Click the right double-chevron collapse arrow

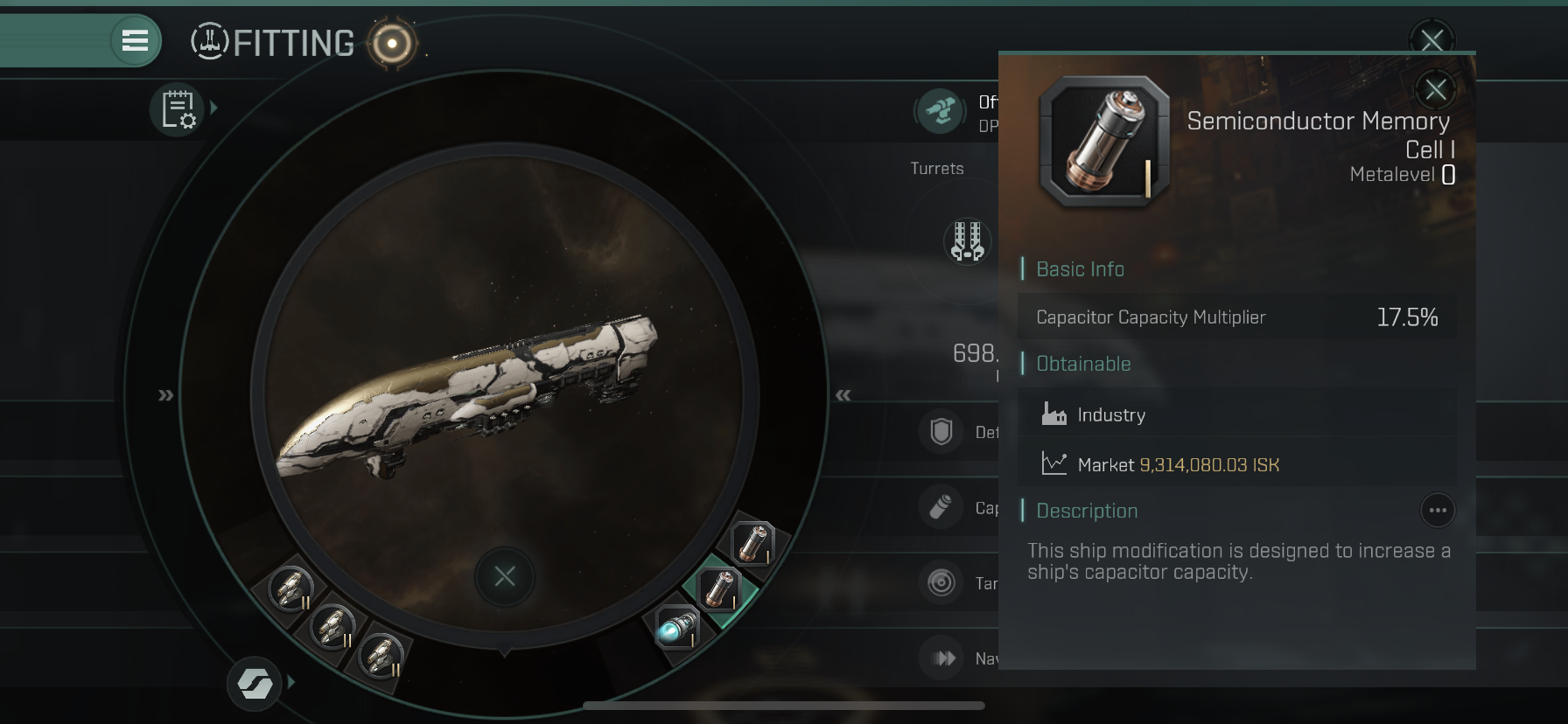click(843, 395)
